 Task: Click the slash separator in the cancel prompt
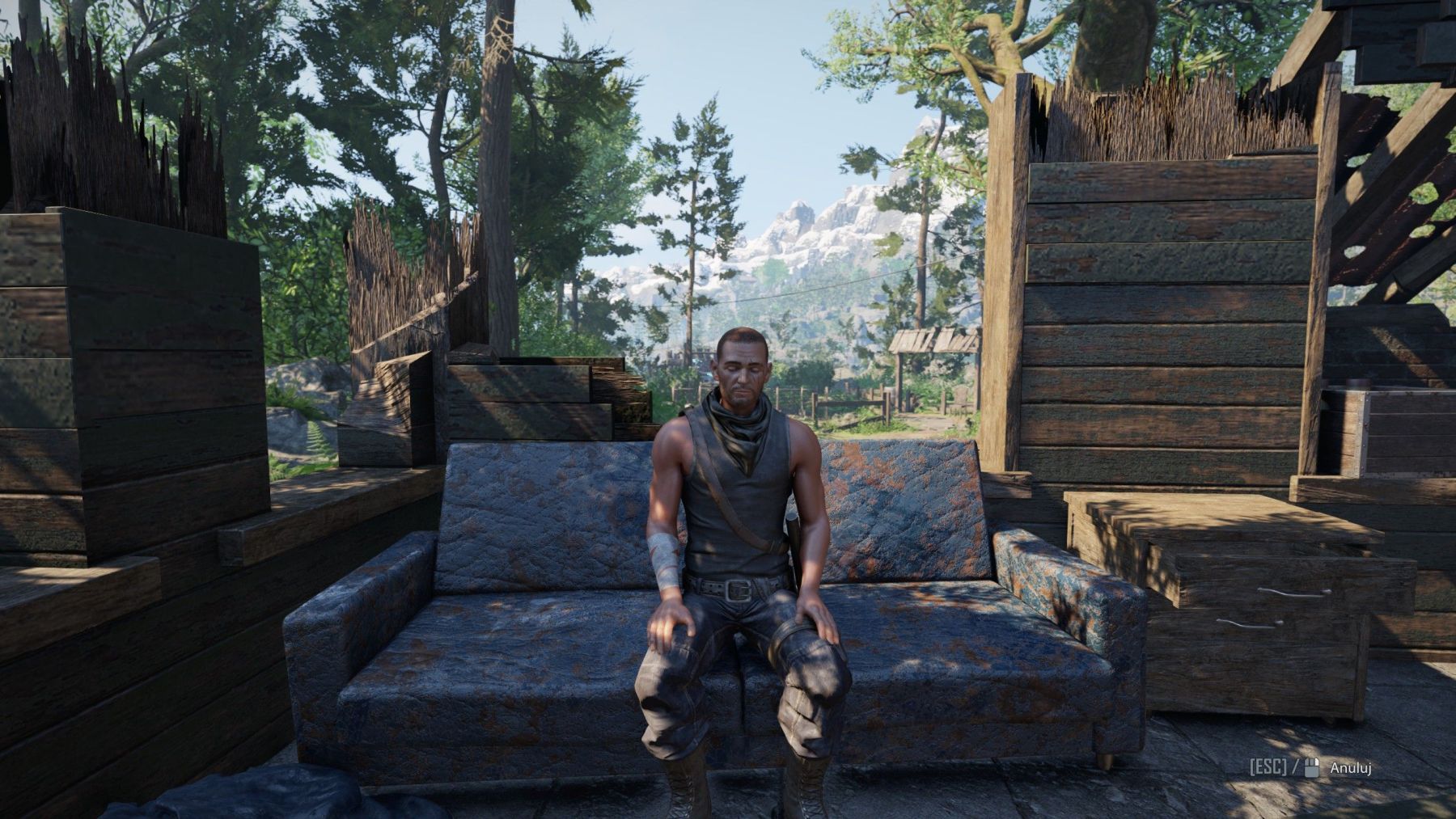click(1294, 766)
